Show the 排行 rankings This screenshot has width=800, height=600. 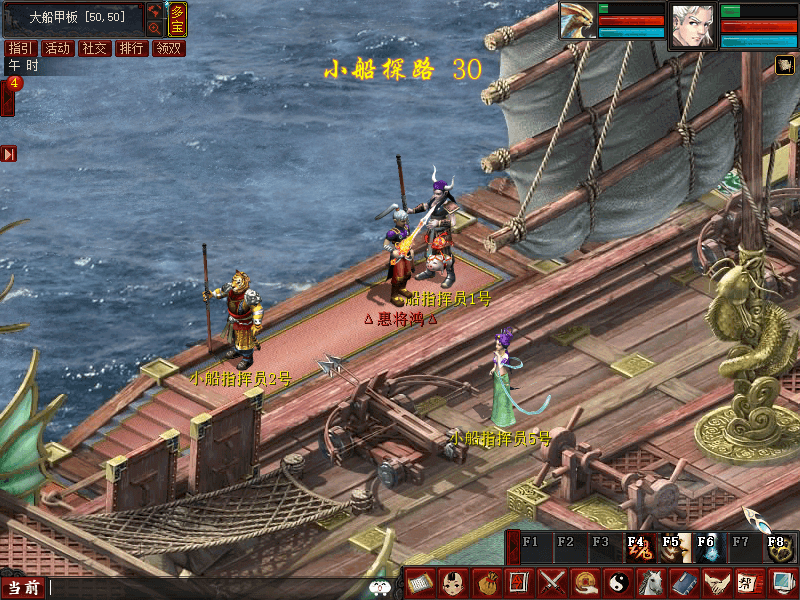pos(132,48)
